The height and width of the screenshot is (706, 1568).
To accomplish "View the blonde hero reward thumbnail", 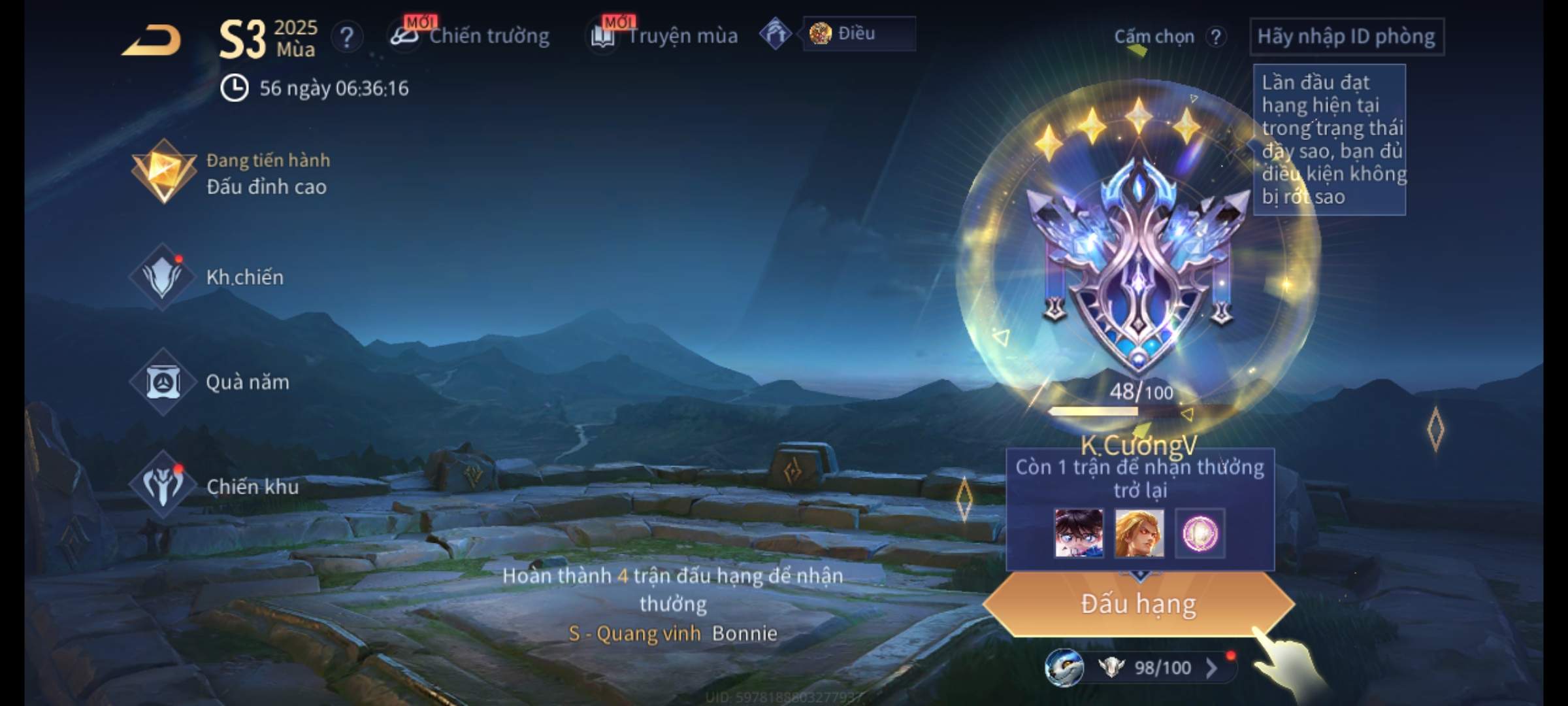I will (1139, 533).
